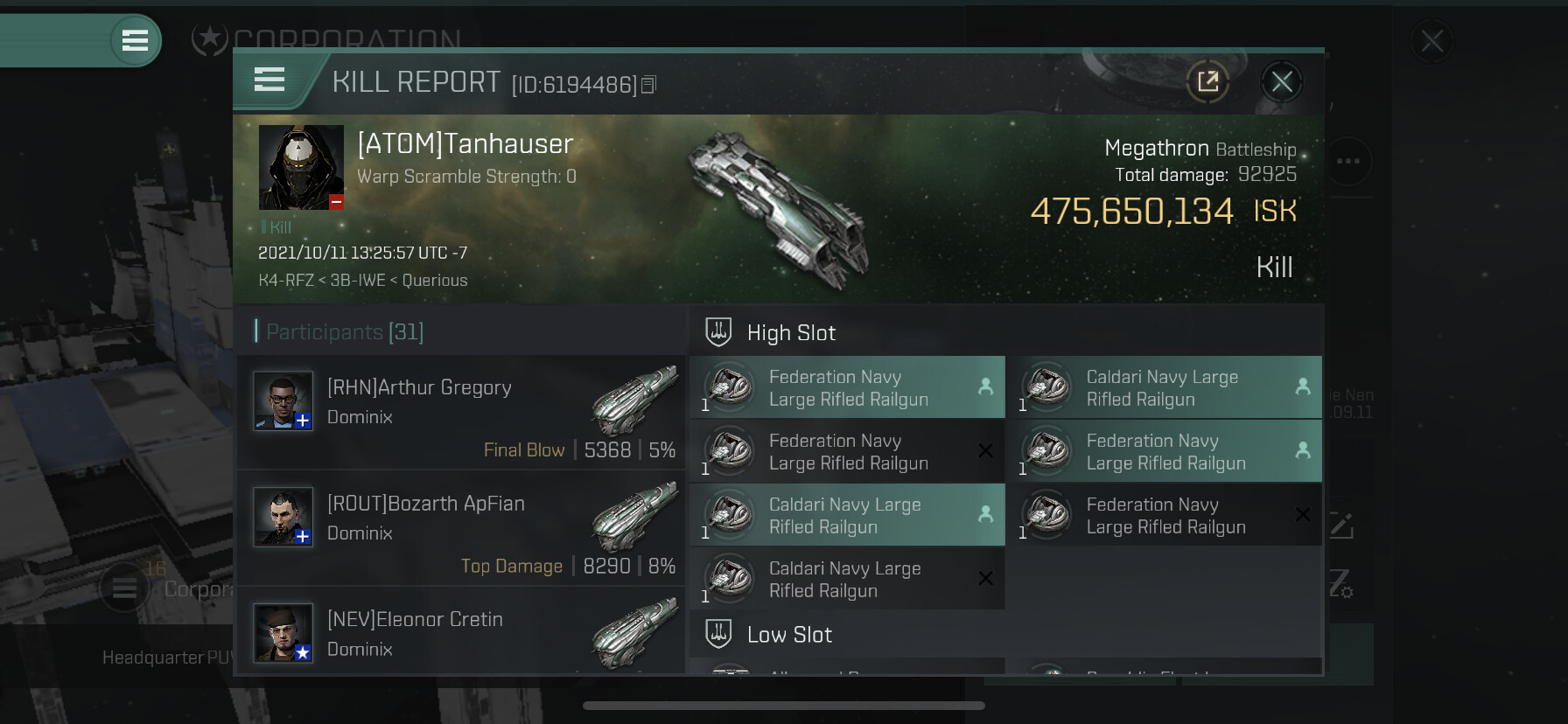The width and height of the screenshot is (1568, 724).
Task: Select participant Eleonor Cretin row
Action: (461, 633)
